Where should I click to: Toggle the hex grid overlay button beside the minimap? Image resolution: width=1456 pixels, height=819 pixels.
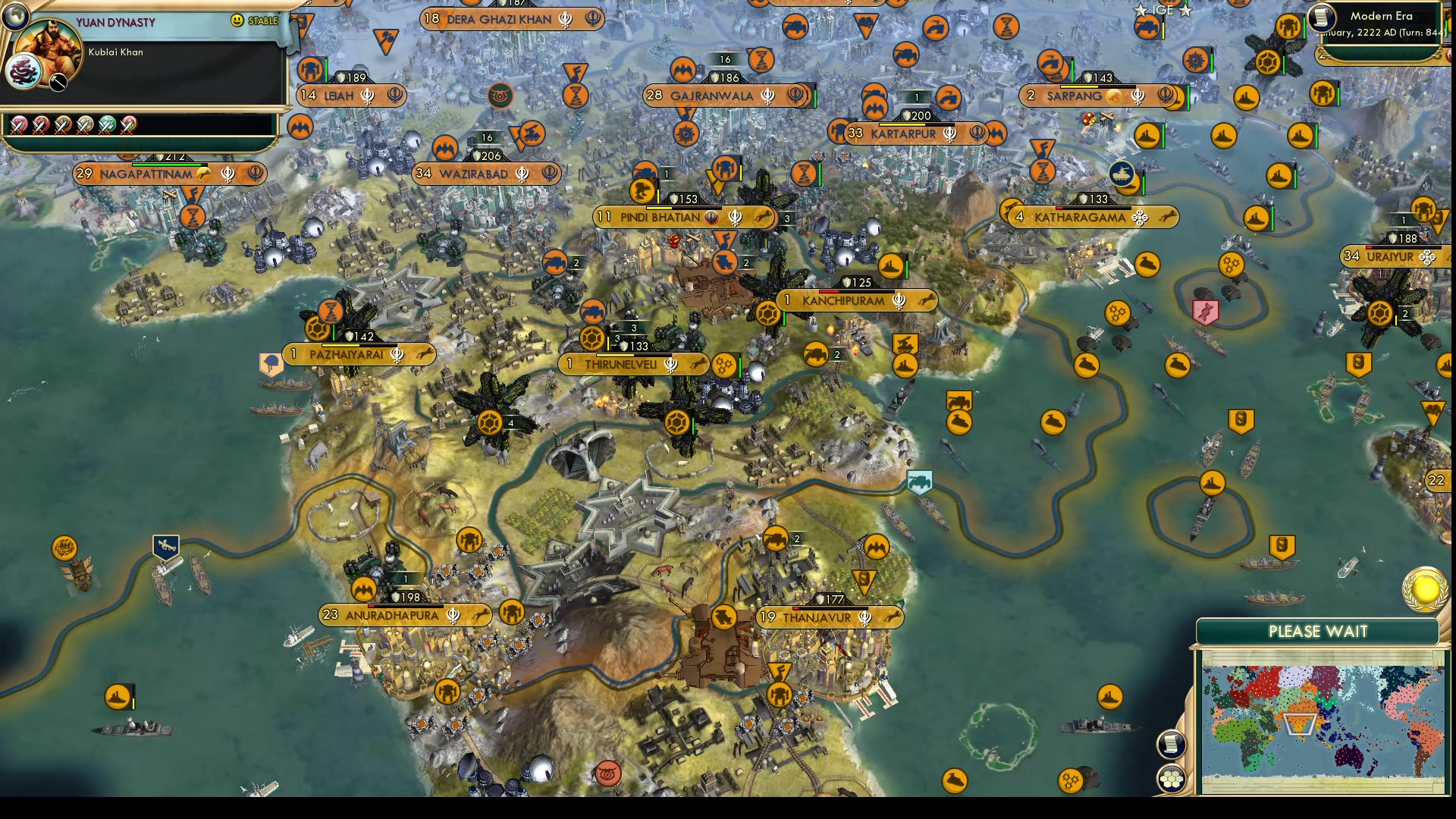(x=1171, y=778)
